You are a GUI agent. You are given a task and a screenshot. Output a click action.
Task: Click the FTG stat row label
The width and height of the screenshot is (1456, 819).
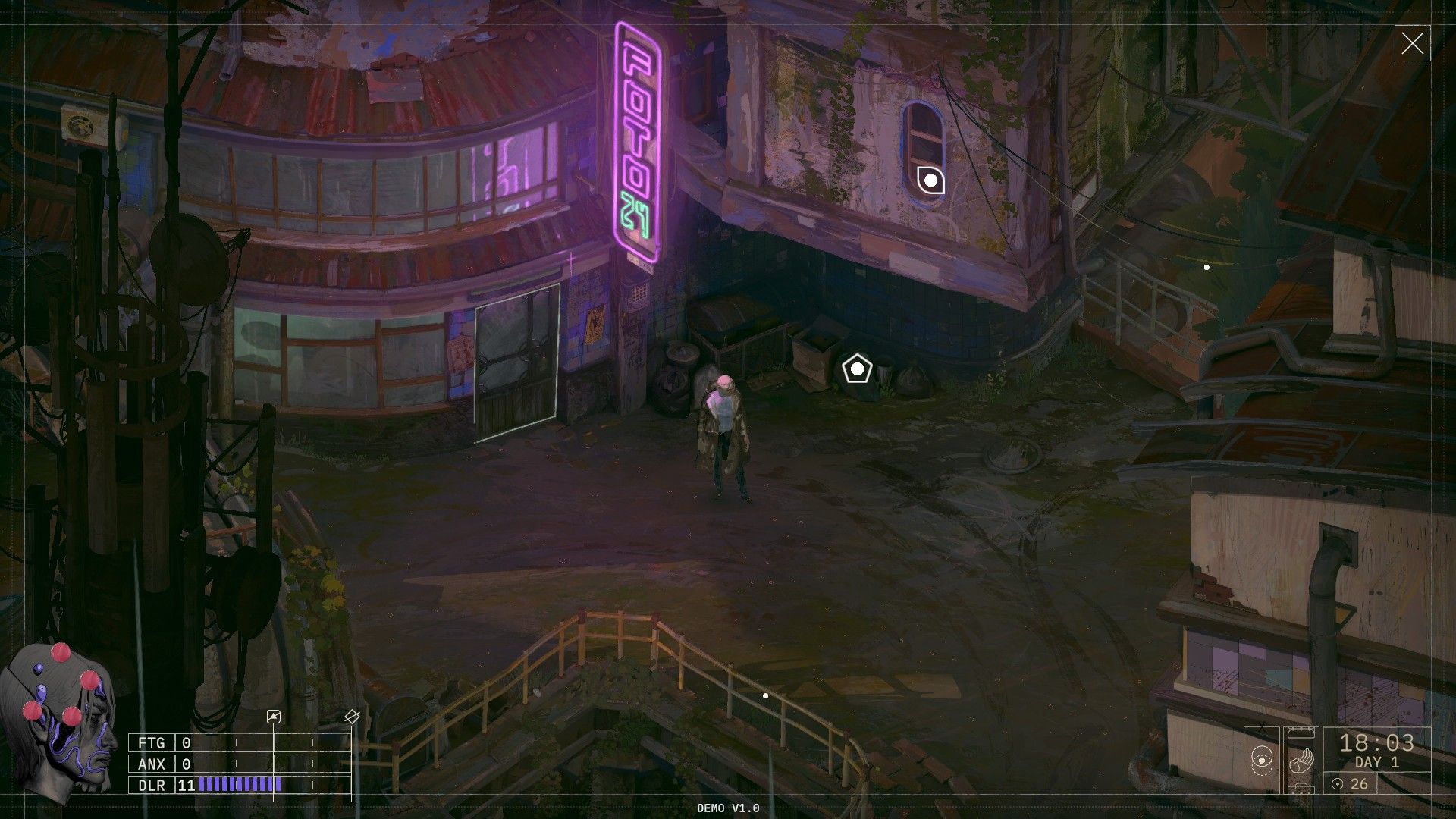(152, 743)
